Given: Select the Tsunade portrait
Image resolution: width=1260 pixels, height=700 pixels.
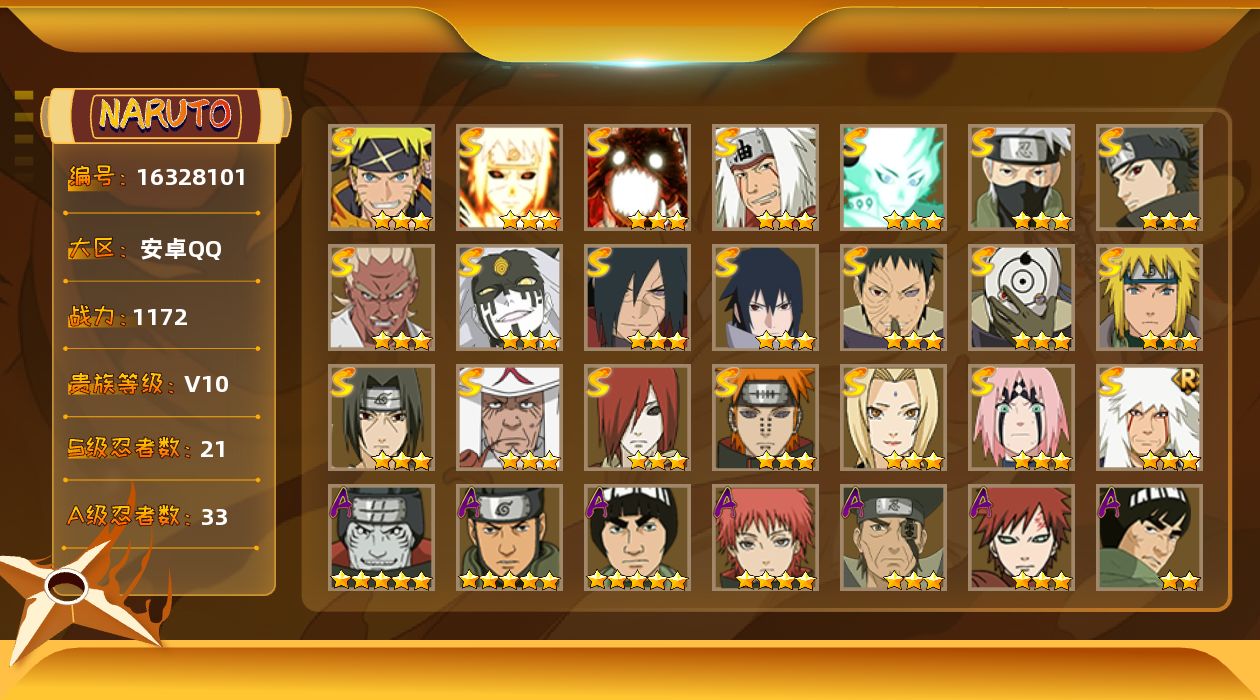Looking at the screenshot, I should (x=893, y=417).
